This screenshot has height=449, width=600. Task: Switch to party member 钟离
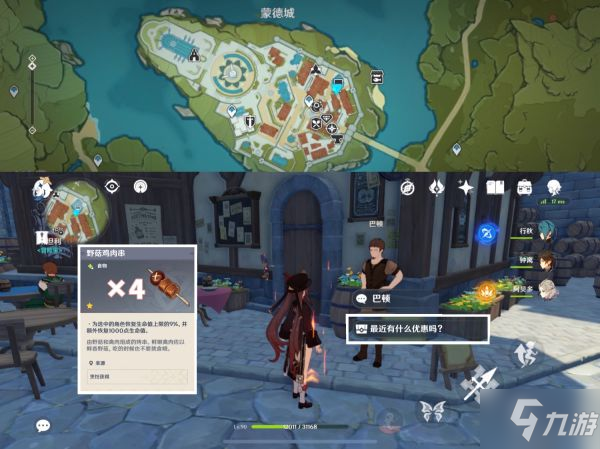548,260
